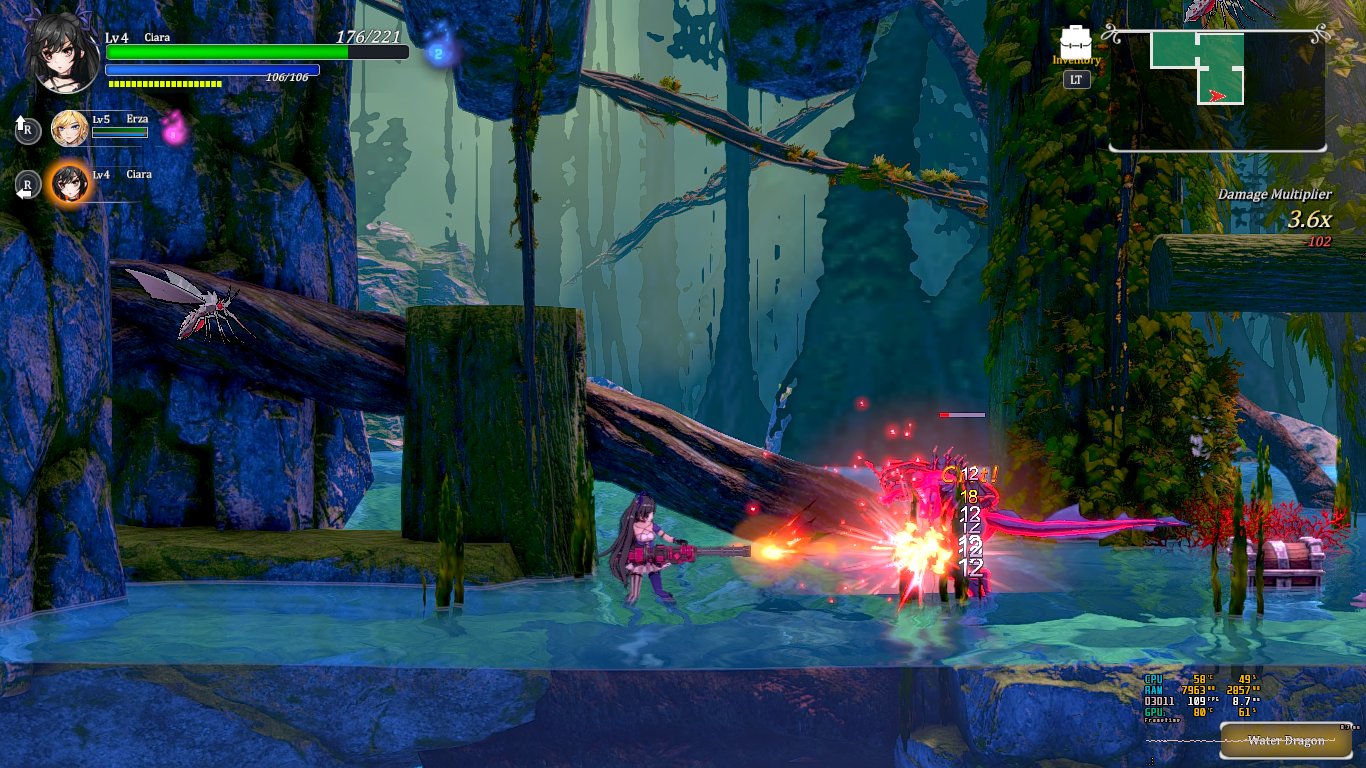
Task: Click the blue orb buff icon
Action: click(x=437, y=53)
